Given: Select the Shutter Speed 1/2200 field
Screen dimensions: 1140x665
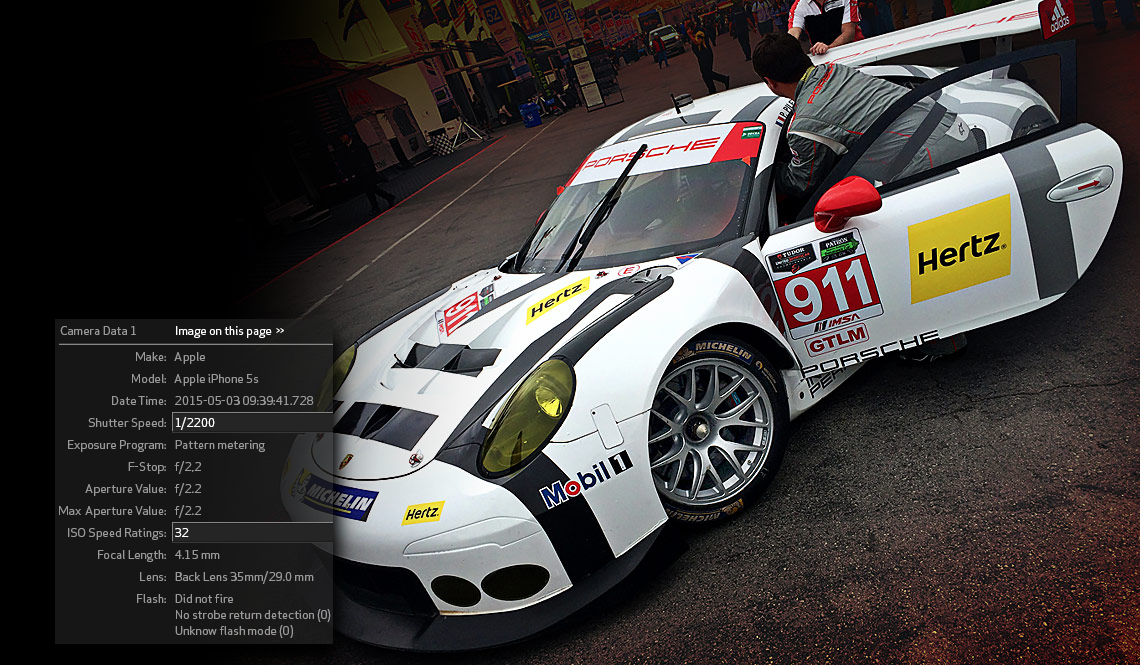Looking at the screenshot, I should click(252, 423).
